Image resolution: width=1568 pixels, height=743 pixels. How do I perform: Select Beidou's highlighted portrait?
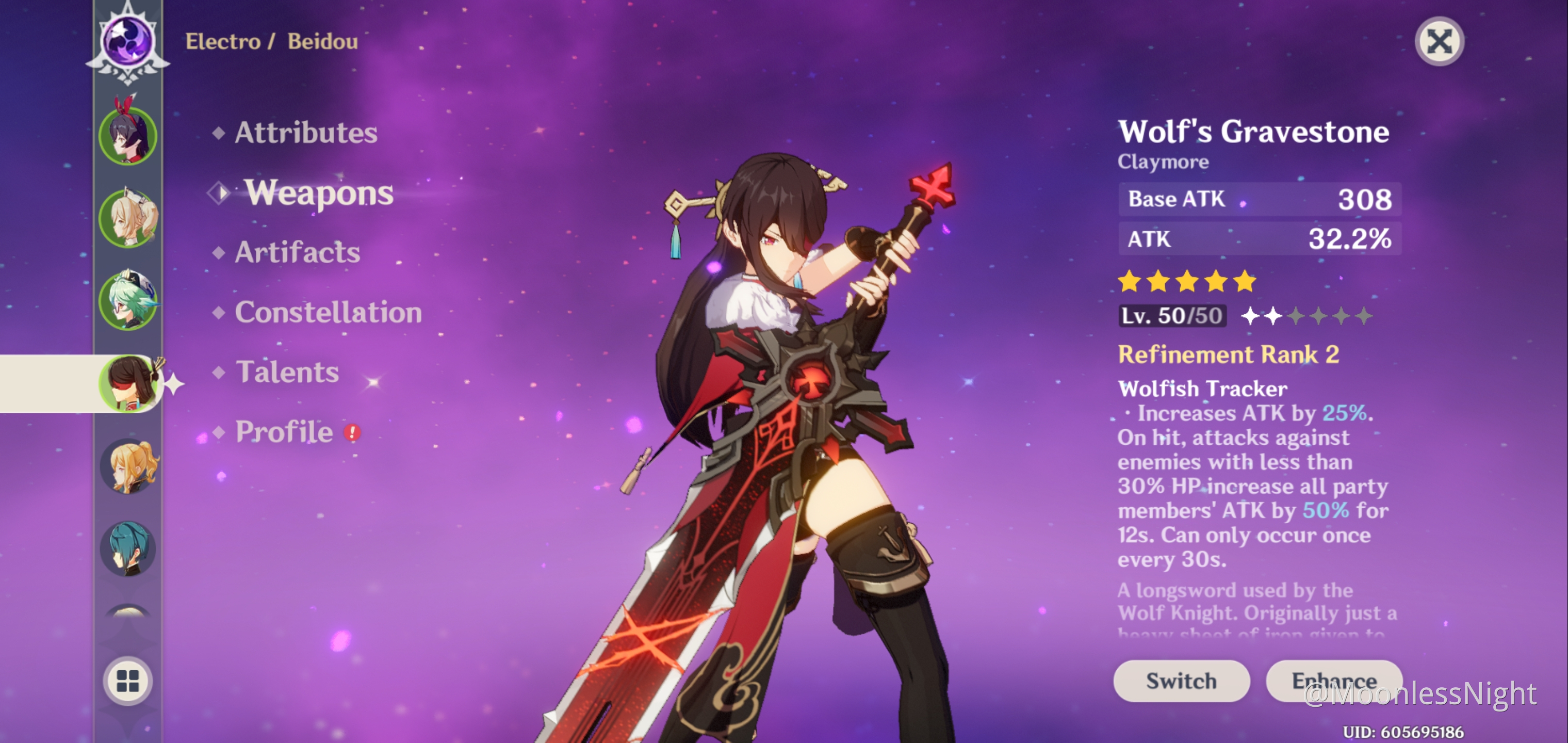[x=128, y=384]
